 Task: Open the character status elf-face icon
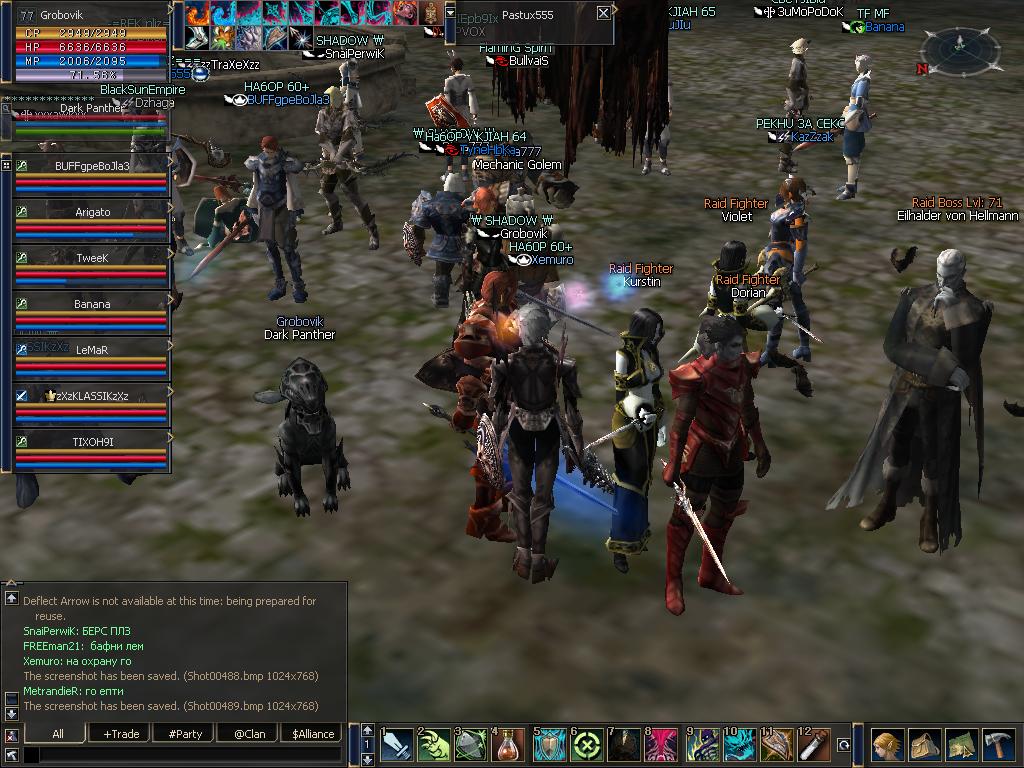click(886, 746)
